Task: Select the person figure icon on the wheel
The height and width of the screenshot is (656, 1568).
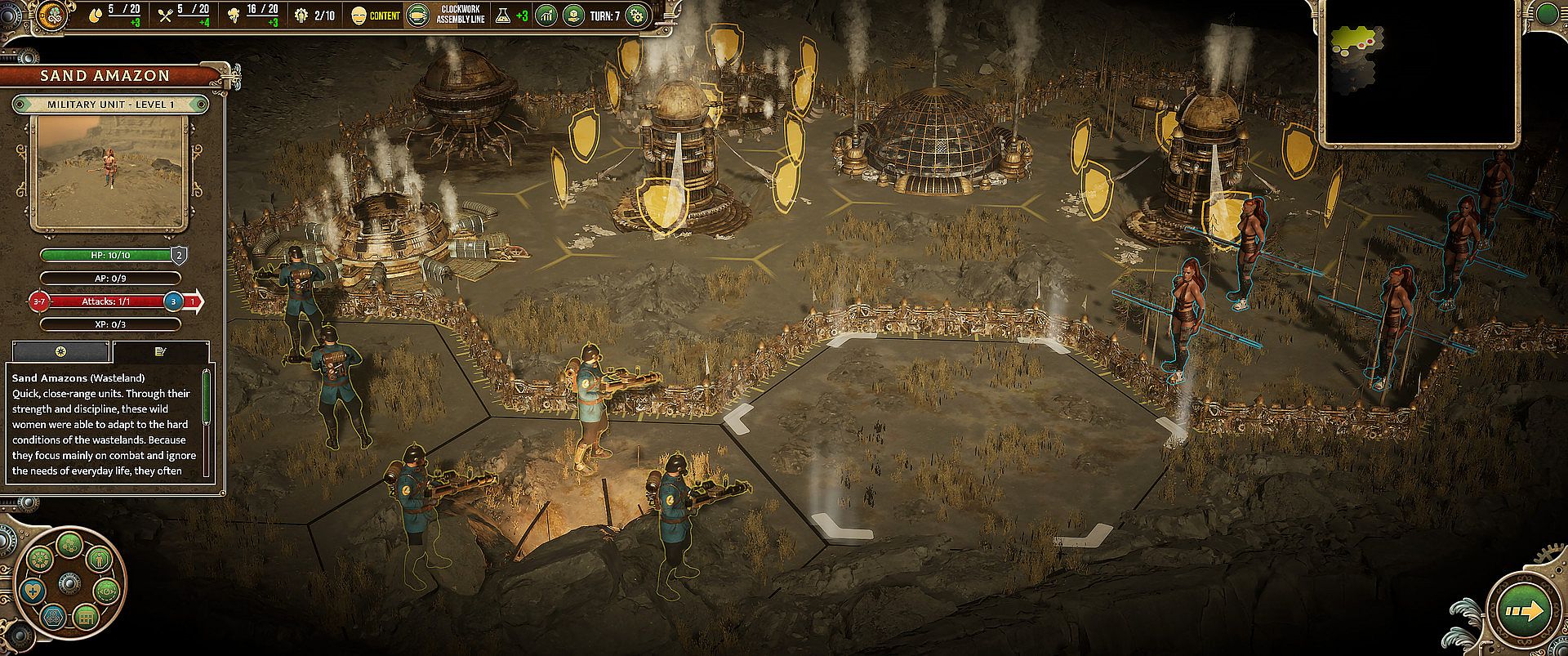Action: pos(100,561)
